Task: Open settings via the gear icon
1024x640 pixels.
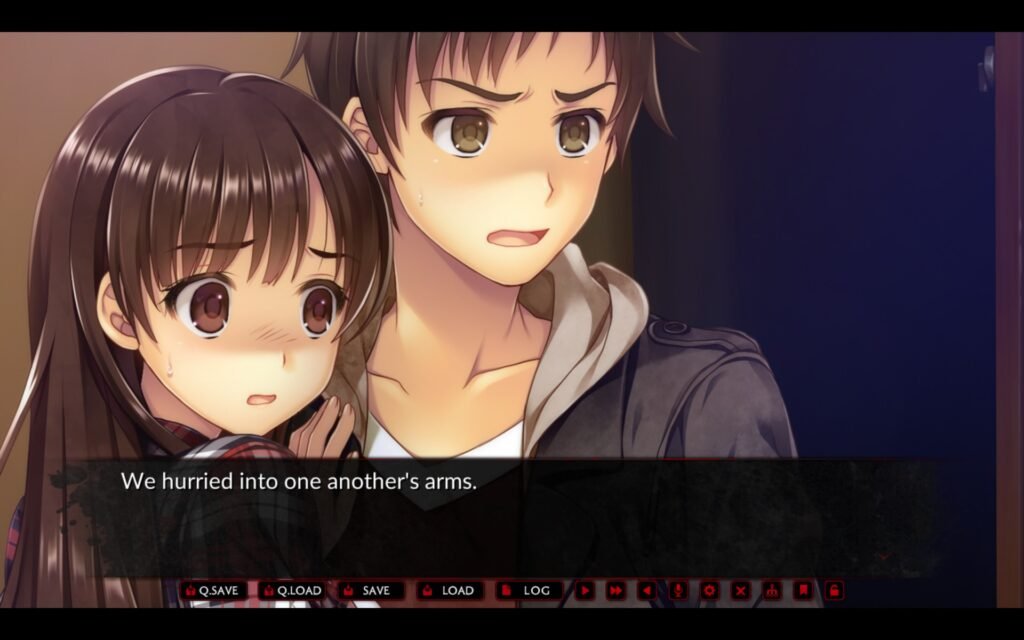Action: pos(709,591)
